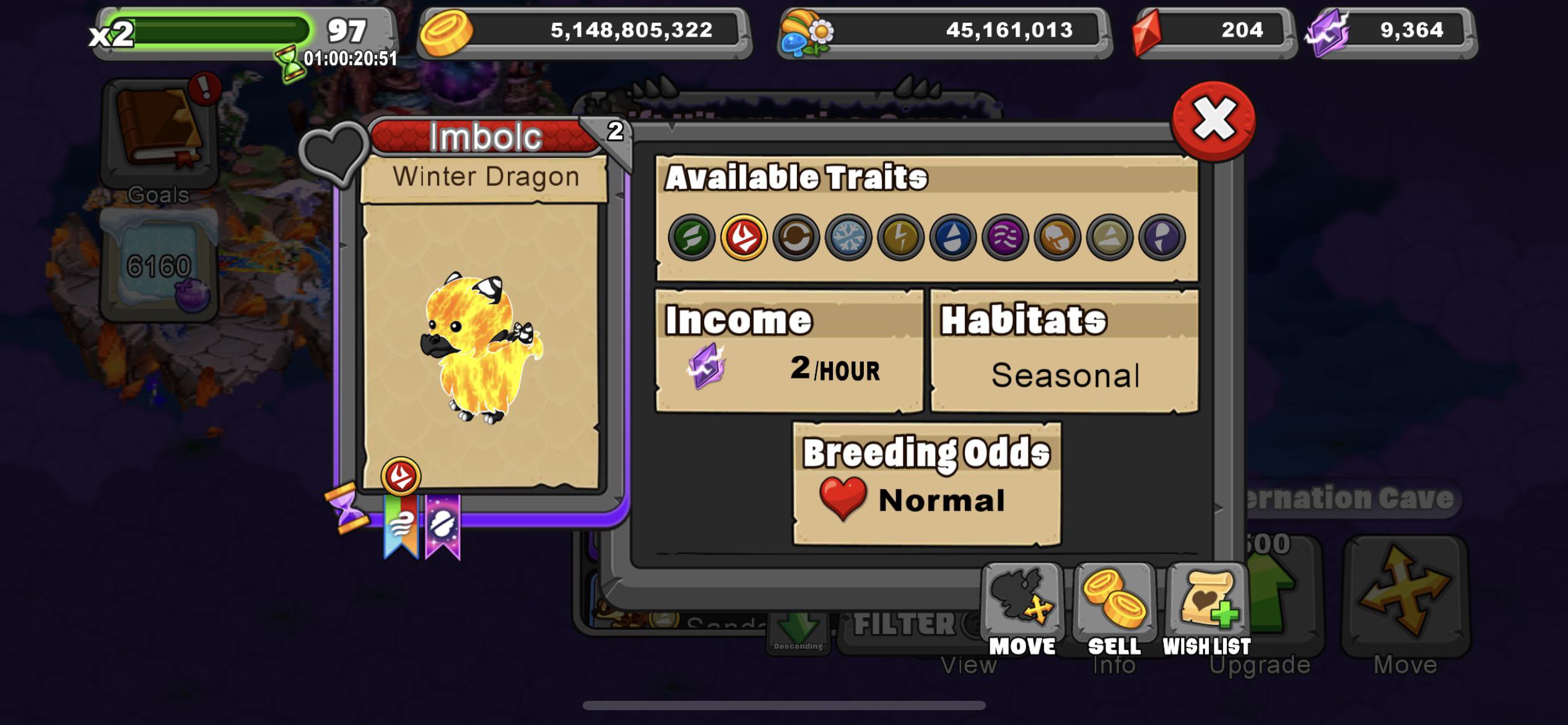Select the brown earth trait icon
1568x725 pixels.
point(796,237)
